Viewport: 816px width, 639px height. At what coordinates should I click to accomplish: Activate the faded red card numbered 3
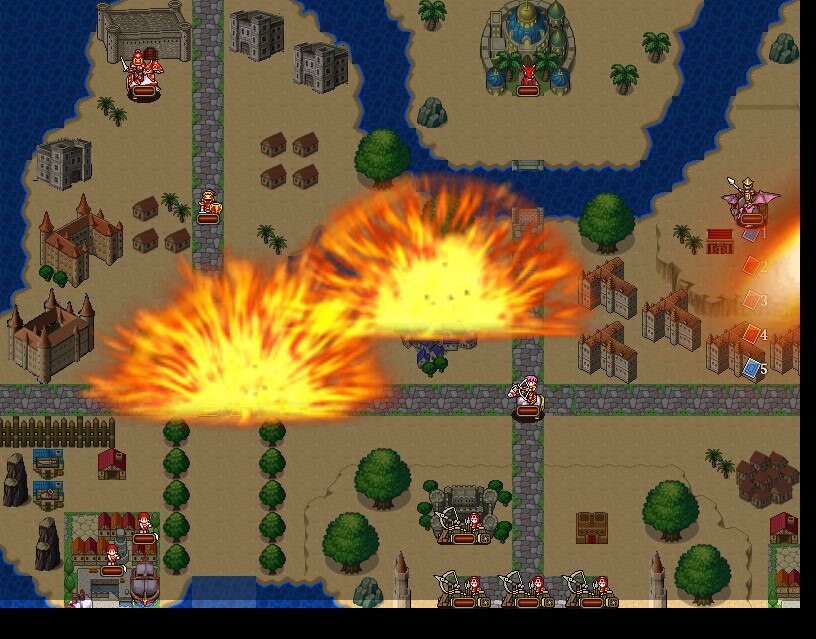point(752,300)
